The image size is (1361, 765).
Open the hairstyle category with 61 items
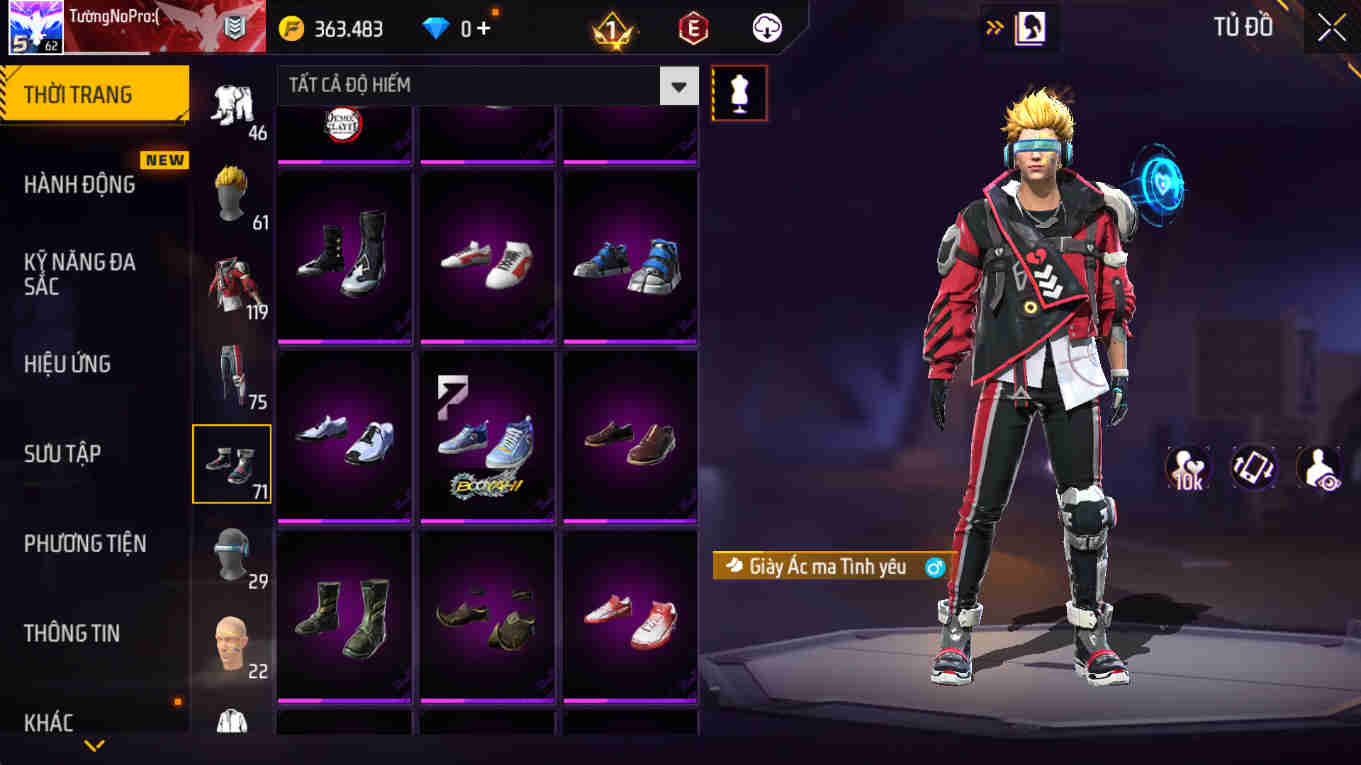(230, 190)
